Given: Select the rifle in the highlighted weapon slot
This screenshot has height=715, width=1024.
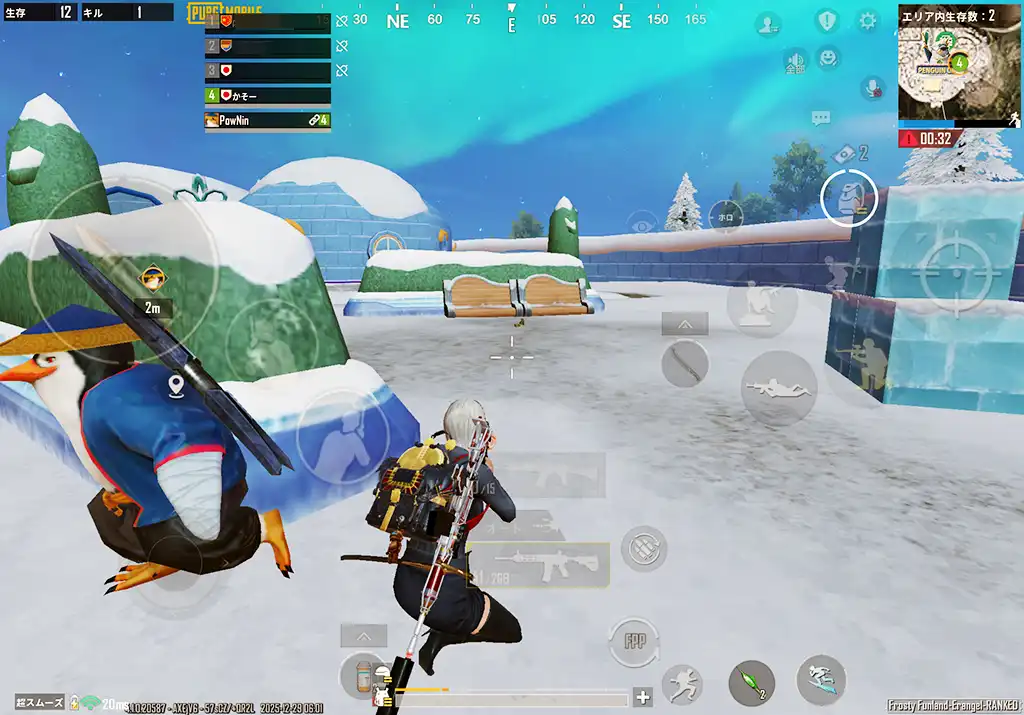Looking at the screenshot, I should click(x=540, y=566).
